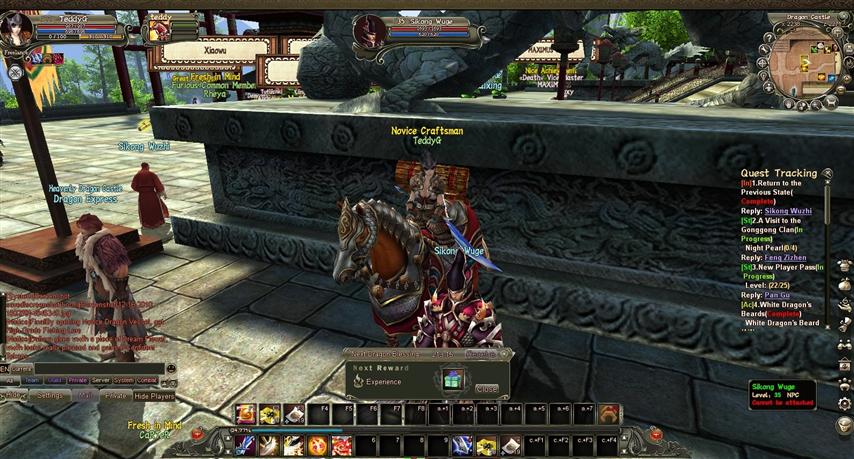Click the green gift box reward icon
This screenshot has height=459, width=854.
pos(453,380)
